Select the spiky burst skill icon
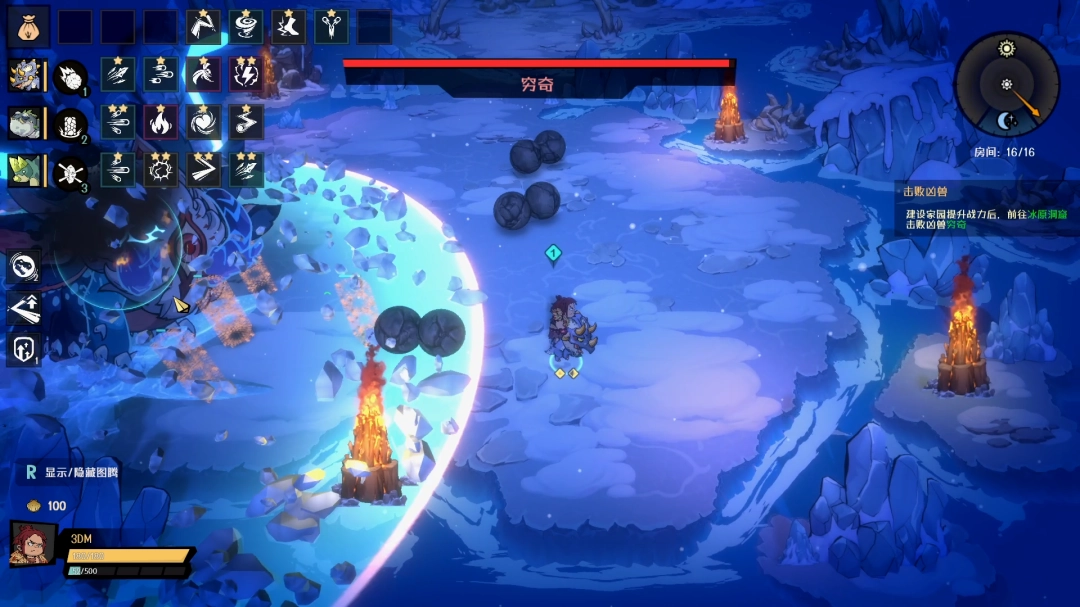1080x607 pixels. click(161, 170)
